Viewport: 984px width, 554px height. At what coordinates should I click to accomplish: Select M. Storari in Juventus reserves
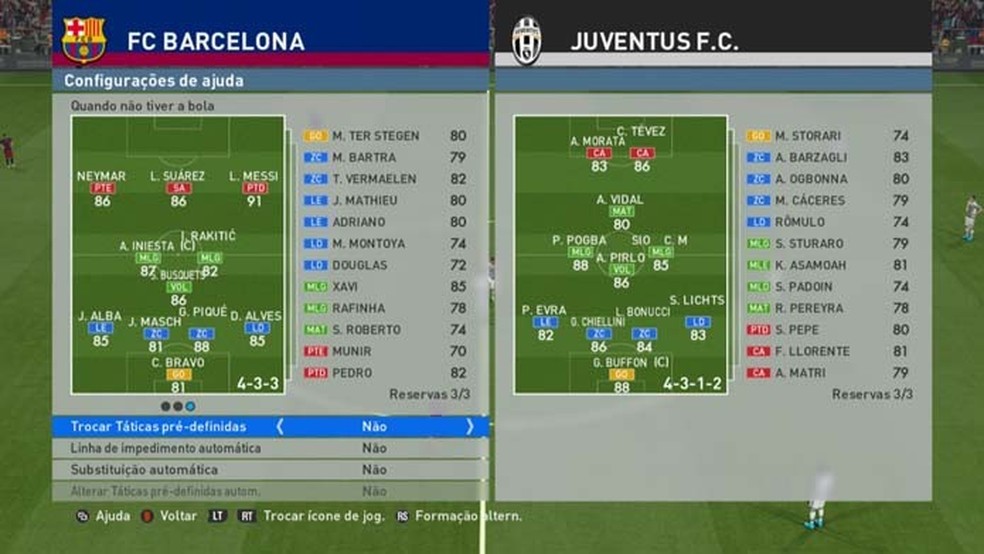(810, 136)
